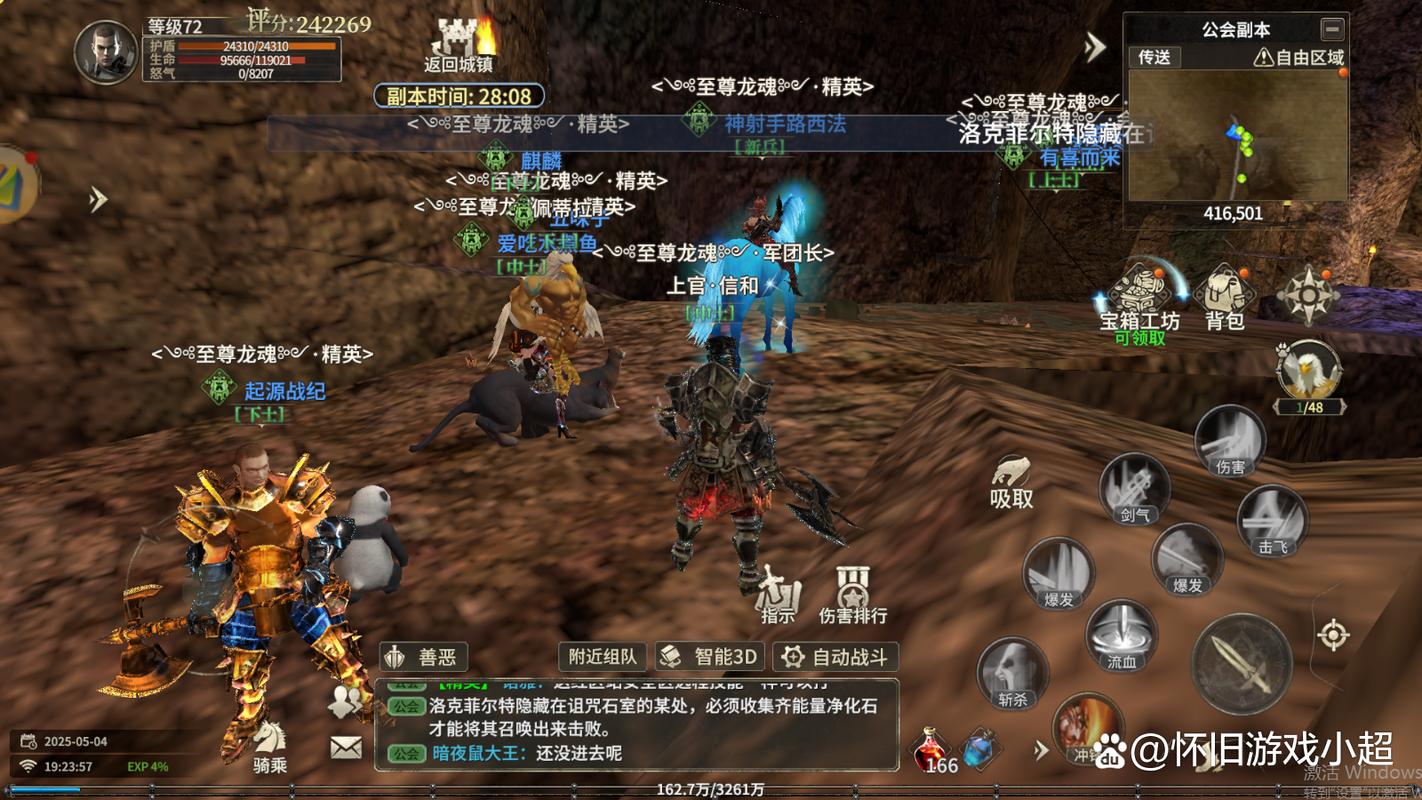The image size is (1422, 800).
Task: Use the 斩杀 execute skill
Action: point(1012,672)
